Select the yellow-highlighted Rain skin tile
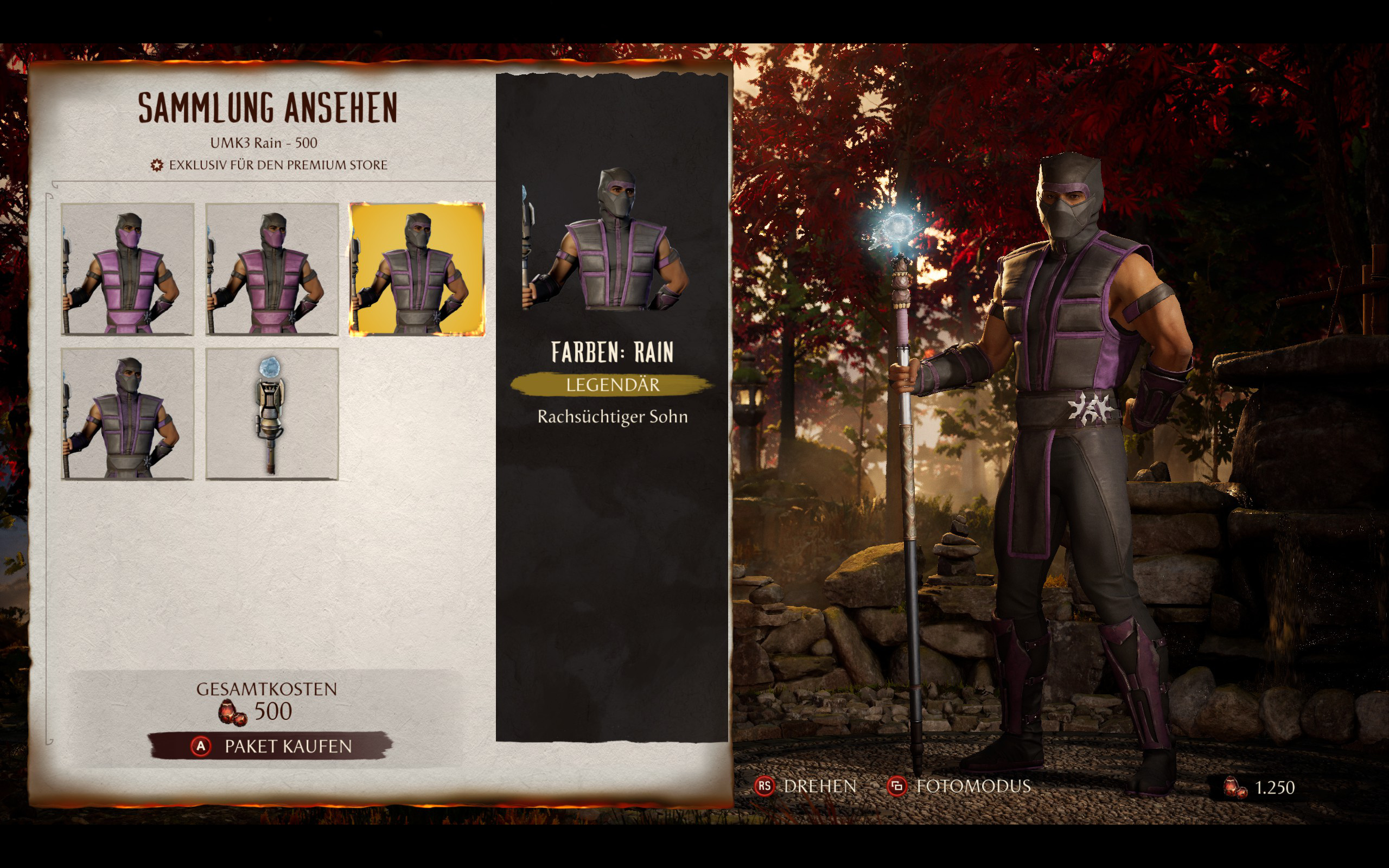This screenshot has height=868, width=1389. (x=417, y=269)
